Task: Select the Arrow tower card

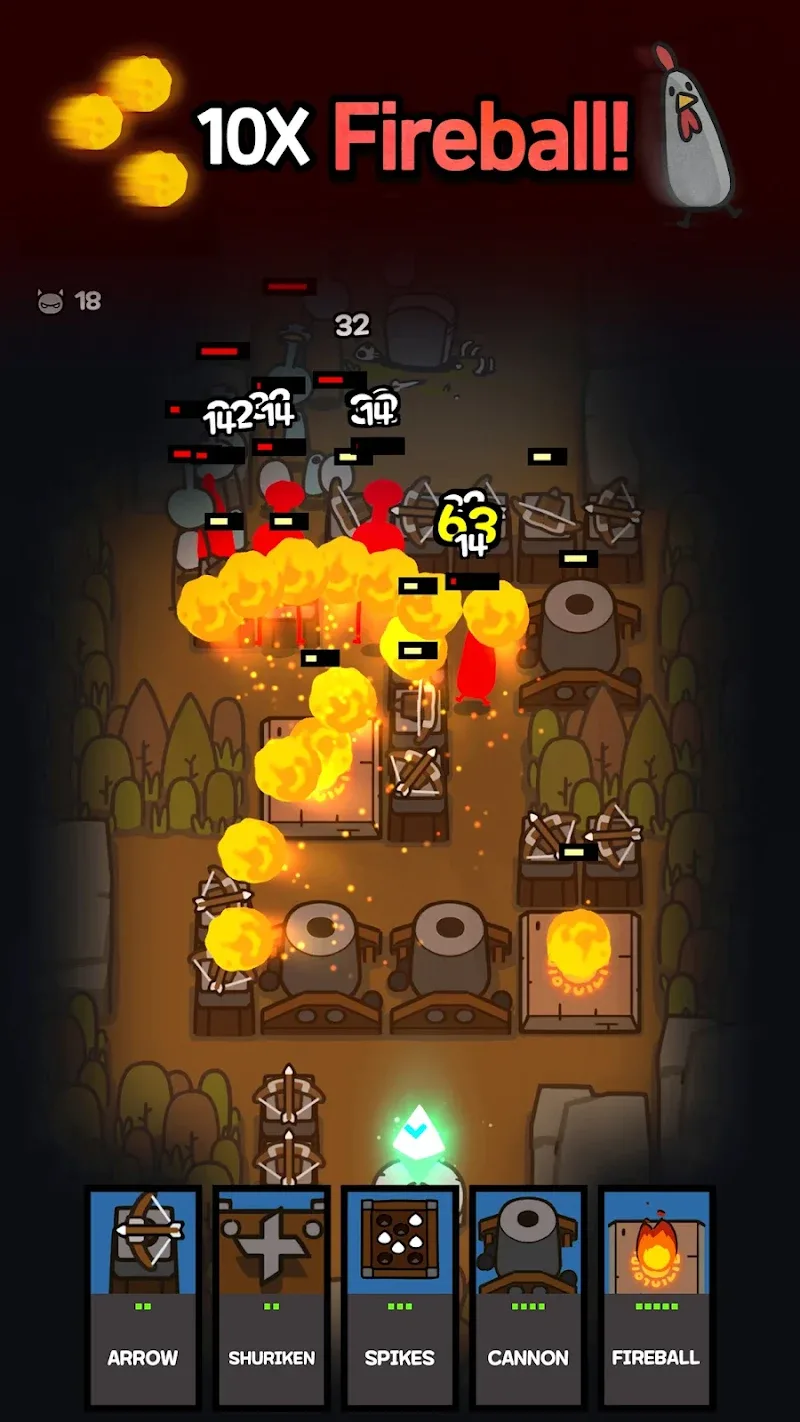Action: [x=143, y=1296]
